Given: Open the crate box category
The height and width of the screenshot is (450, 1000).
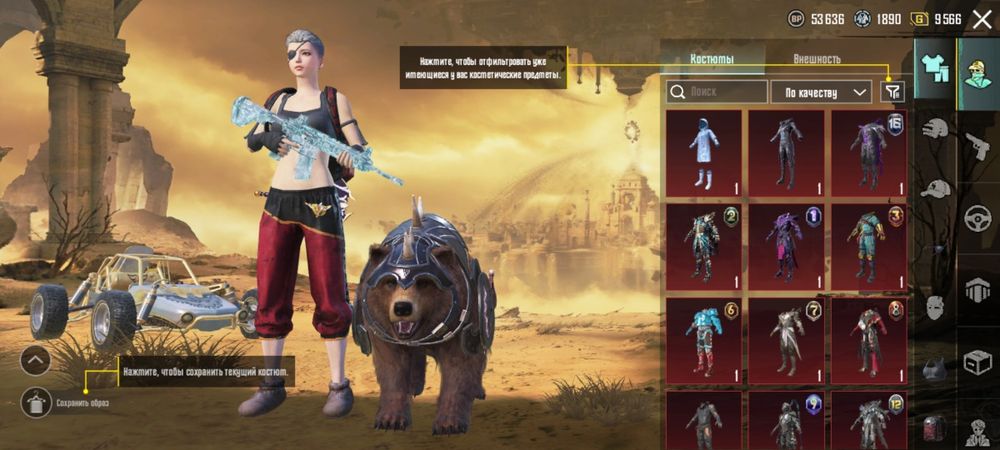Looking at the screenshot, I should click(977, 362).
